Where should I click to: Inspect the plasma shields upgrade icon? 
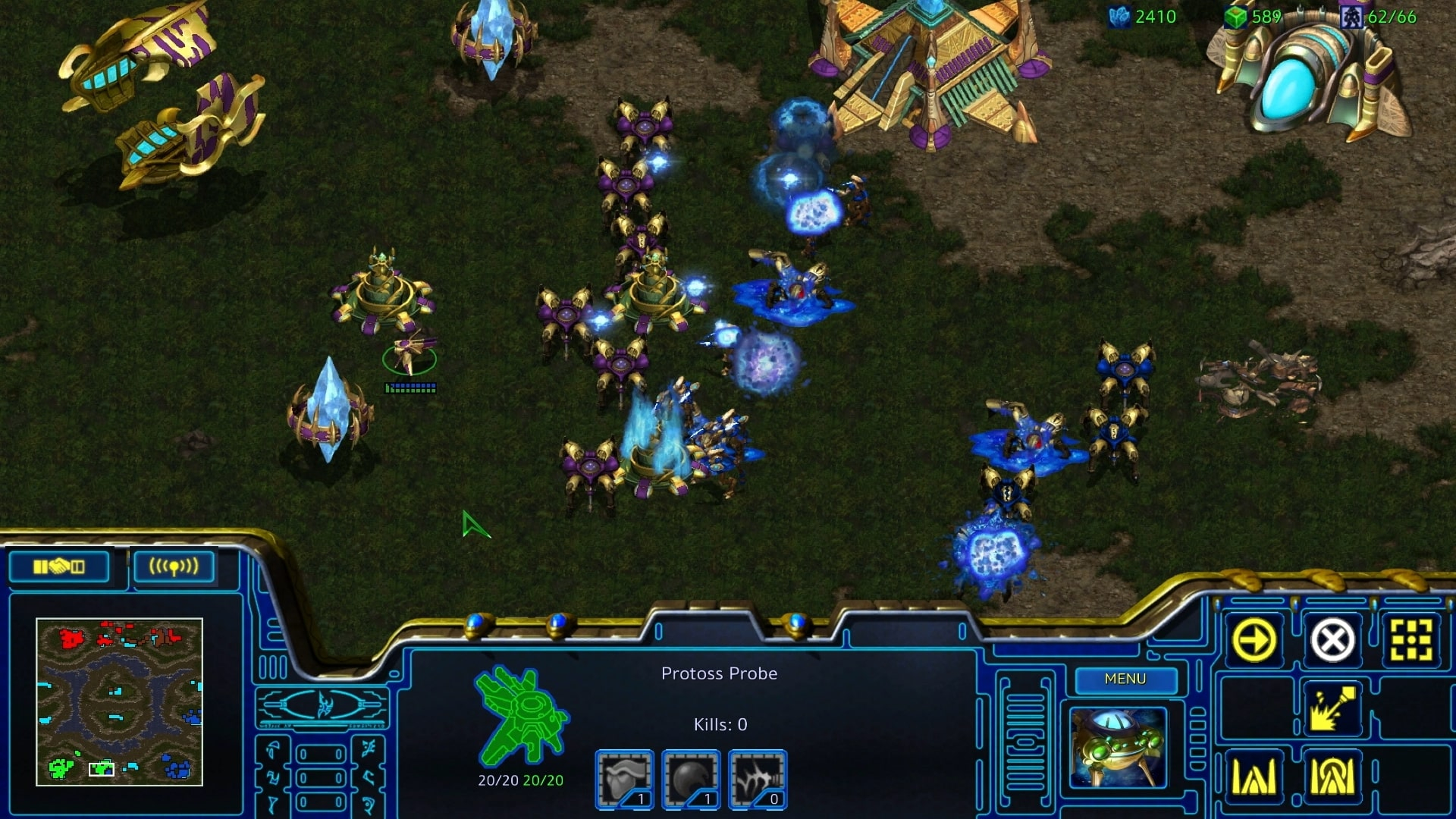coord(691,779)
